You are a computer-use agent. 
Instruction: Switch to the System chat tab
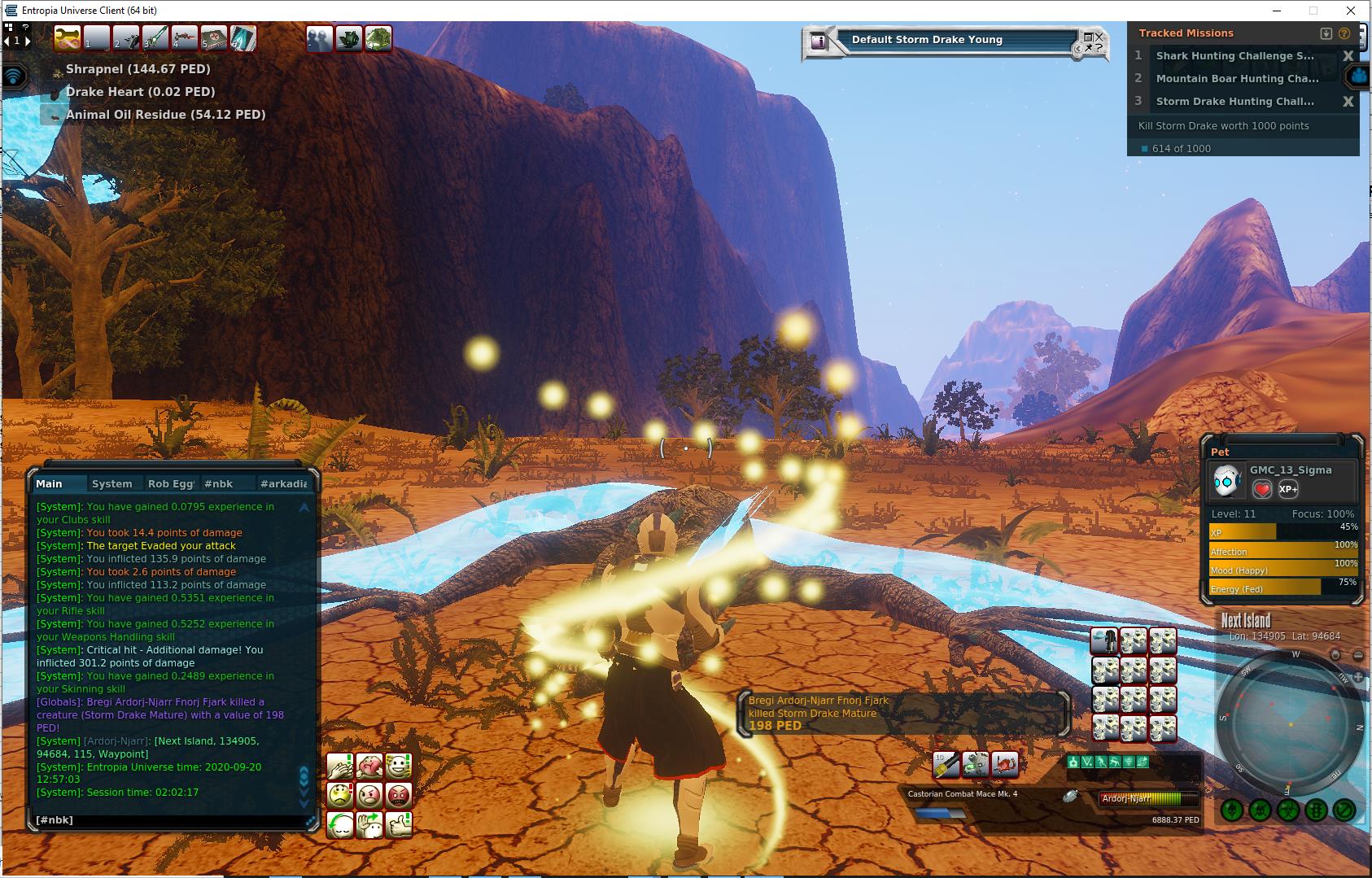coord(111,483)
